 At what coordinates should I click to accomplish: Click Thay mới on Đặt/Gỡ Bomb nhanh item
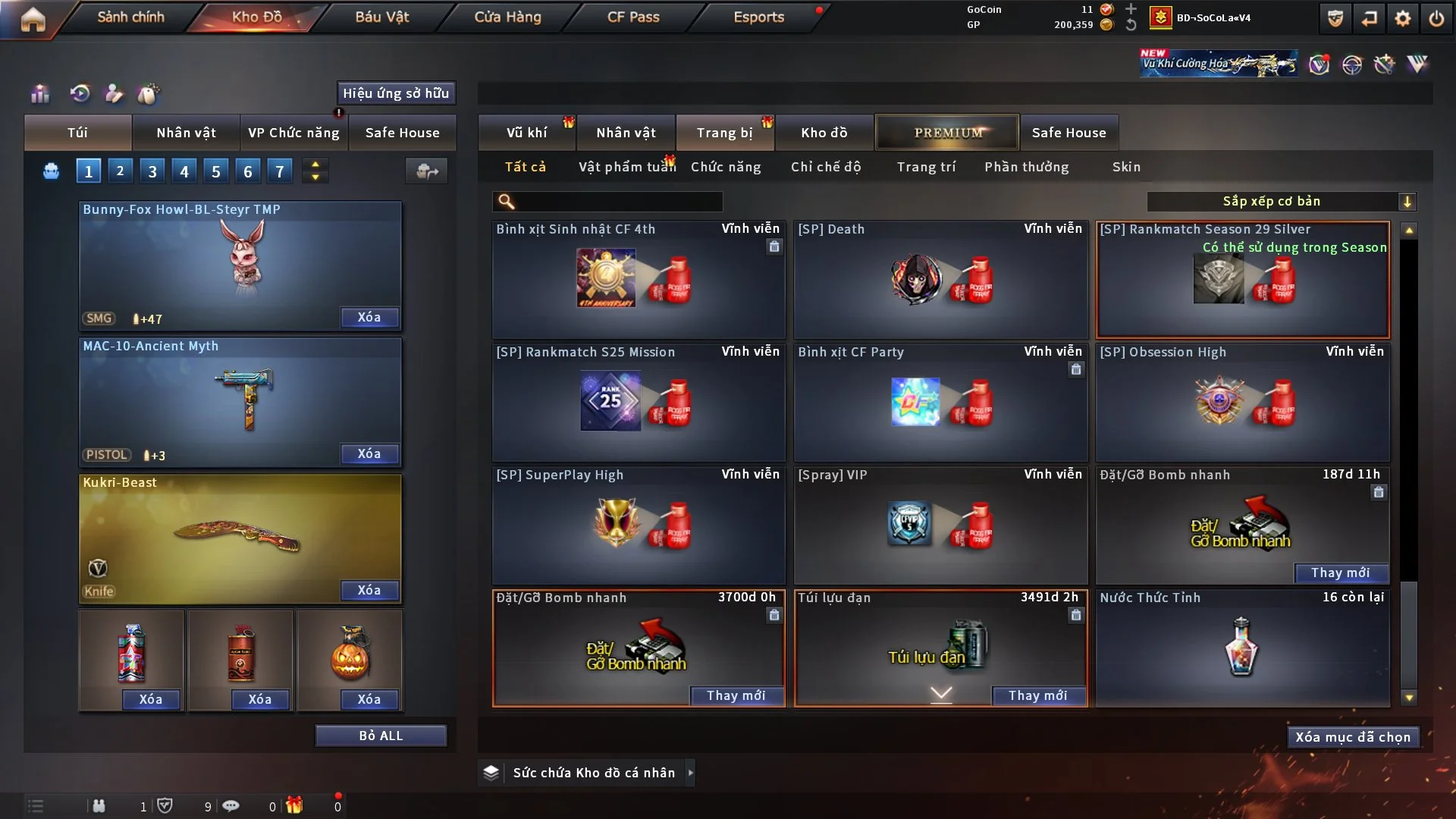(x=737, y=695)
